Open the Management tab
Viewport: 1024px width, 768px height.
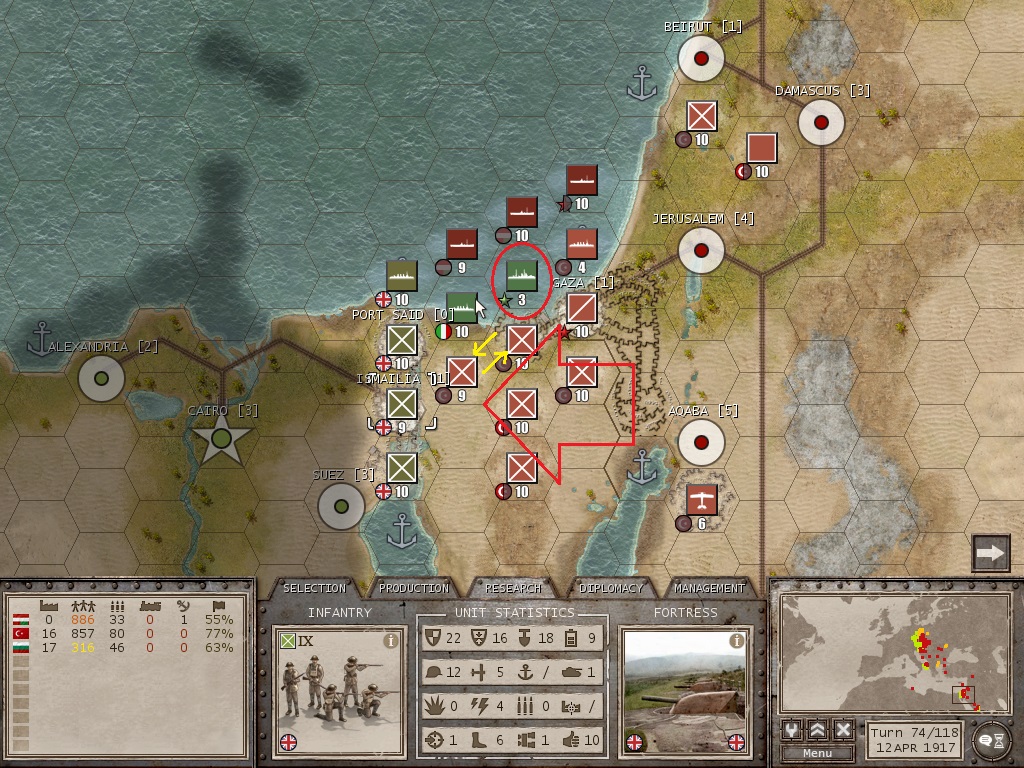[x=709, y=588]
